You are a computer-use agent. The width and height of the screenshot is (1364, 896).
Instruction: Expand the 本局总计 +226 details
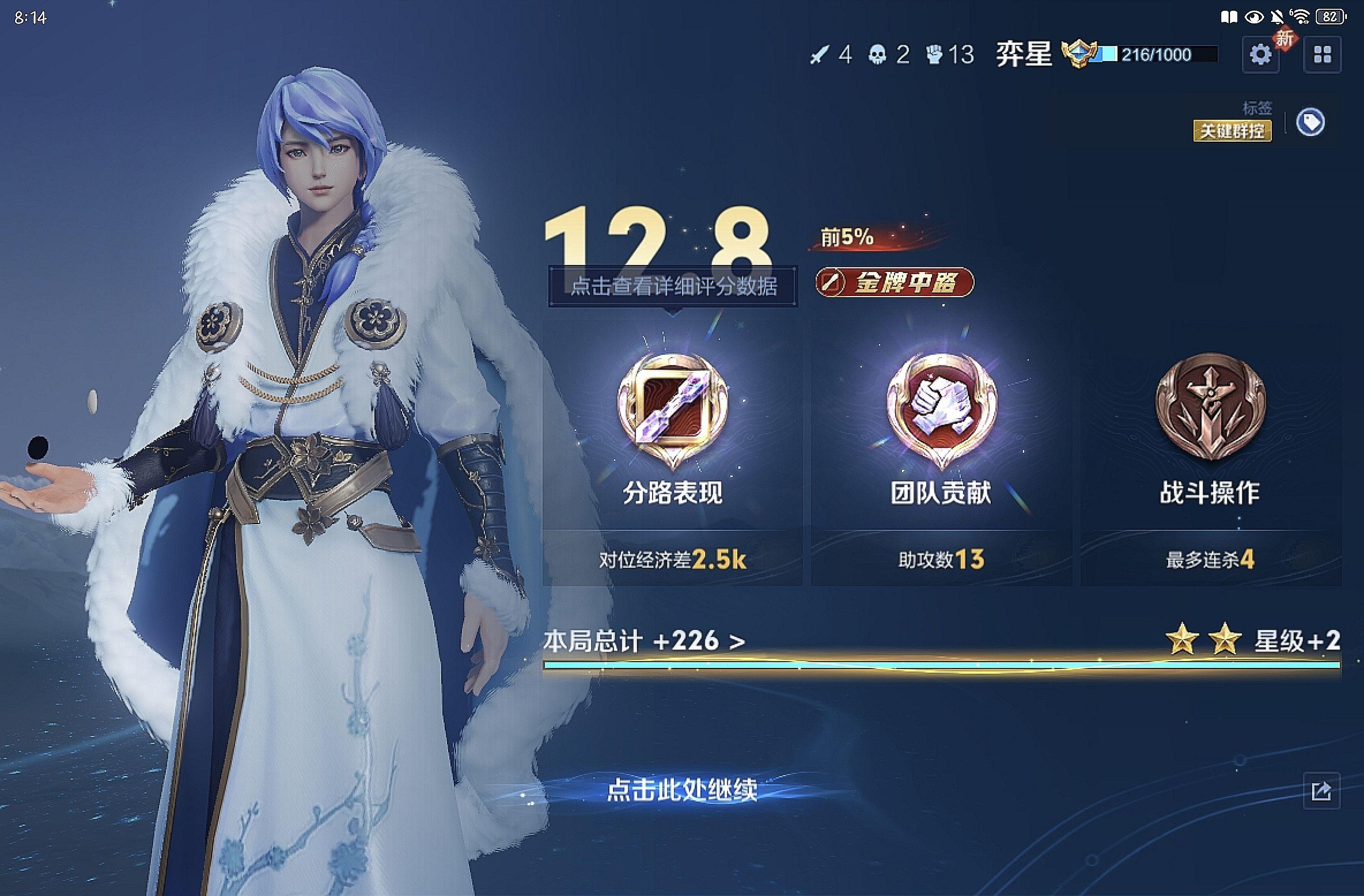click(644, 641)
